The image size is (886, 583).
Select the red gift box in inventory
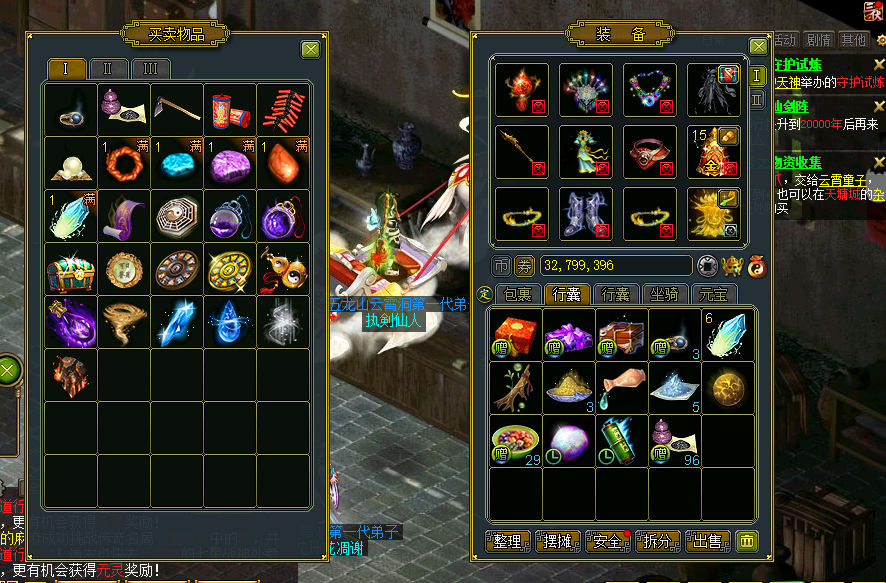coord(516,334)
